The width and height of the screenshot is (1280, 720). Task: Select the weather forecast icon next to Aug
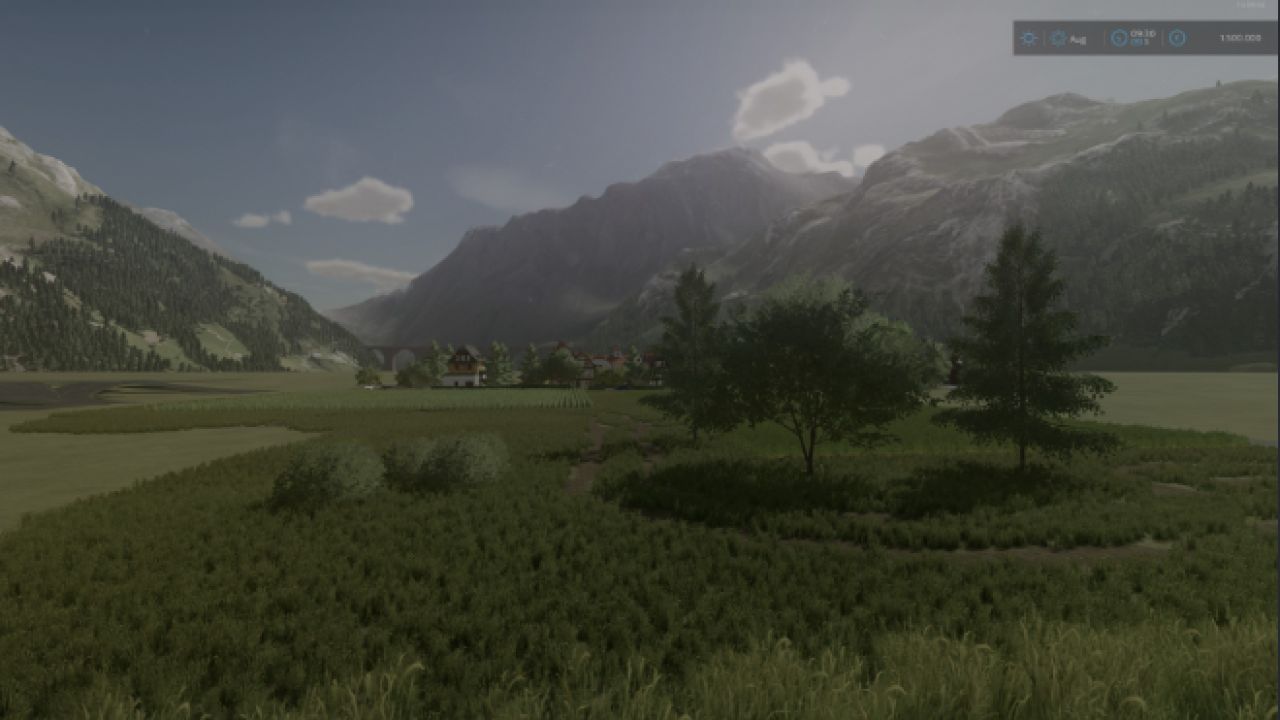(x=1057, y=38)
